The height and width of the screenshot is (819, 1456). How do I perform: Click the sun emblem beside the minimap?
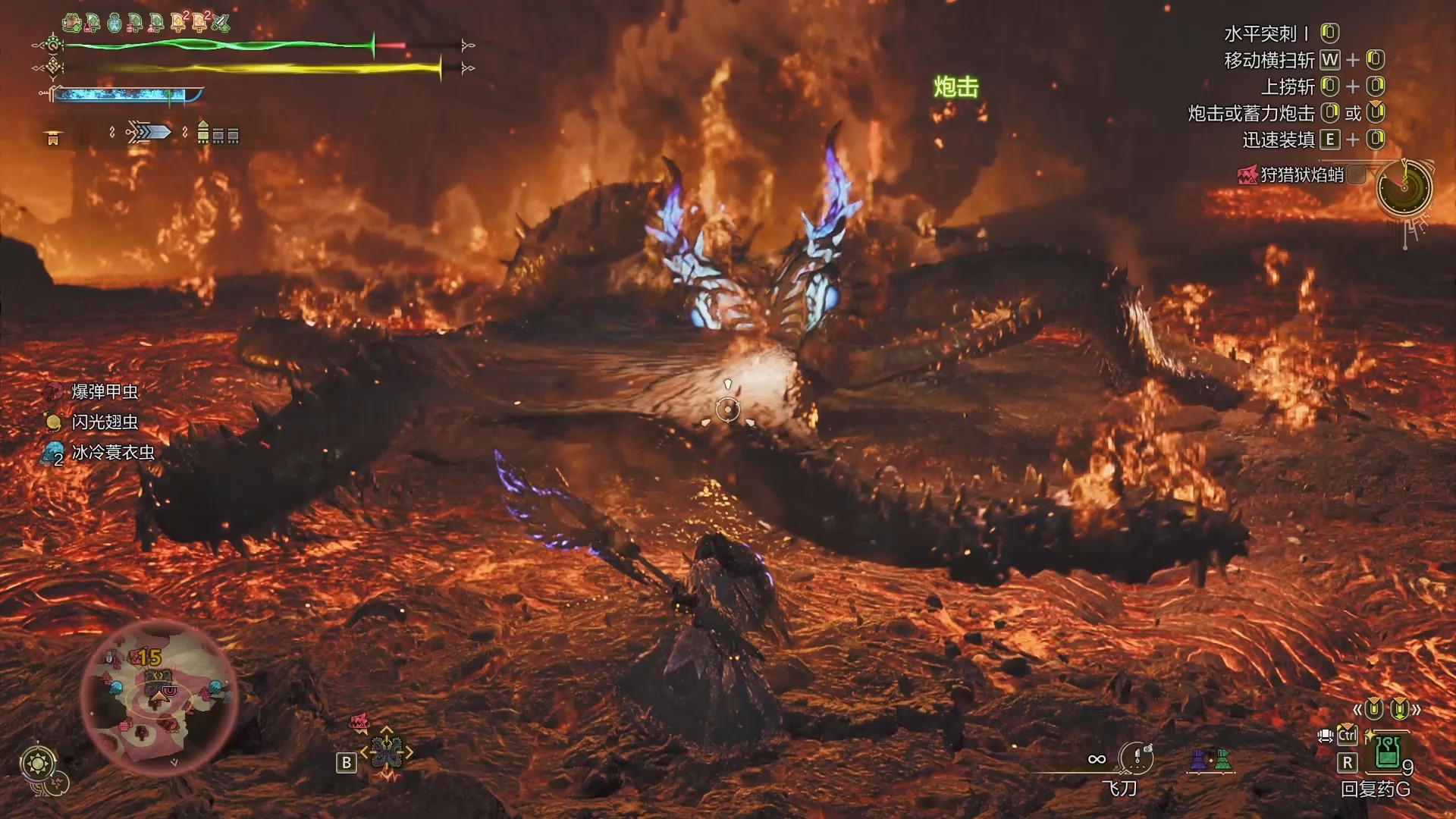38,763
